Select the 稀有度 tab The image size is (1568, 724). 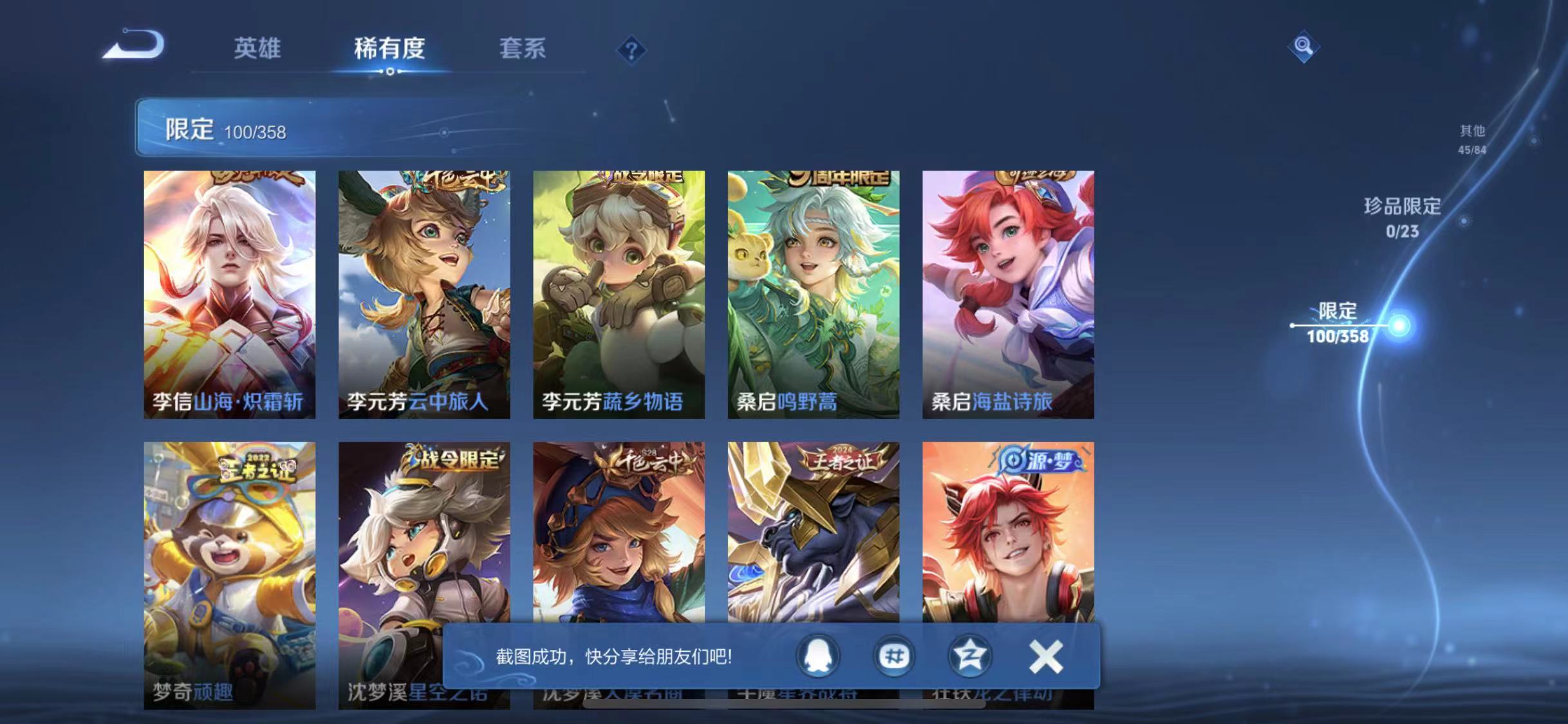pyautogui.click(x=389, y=48)
